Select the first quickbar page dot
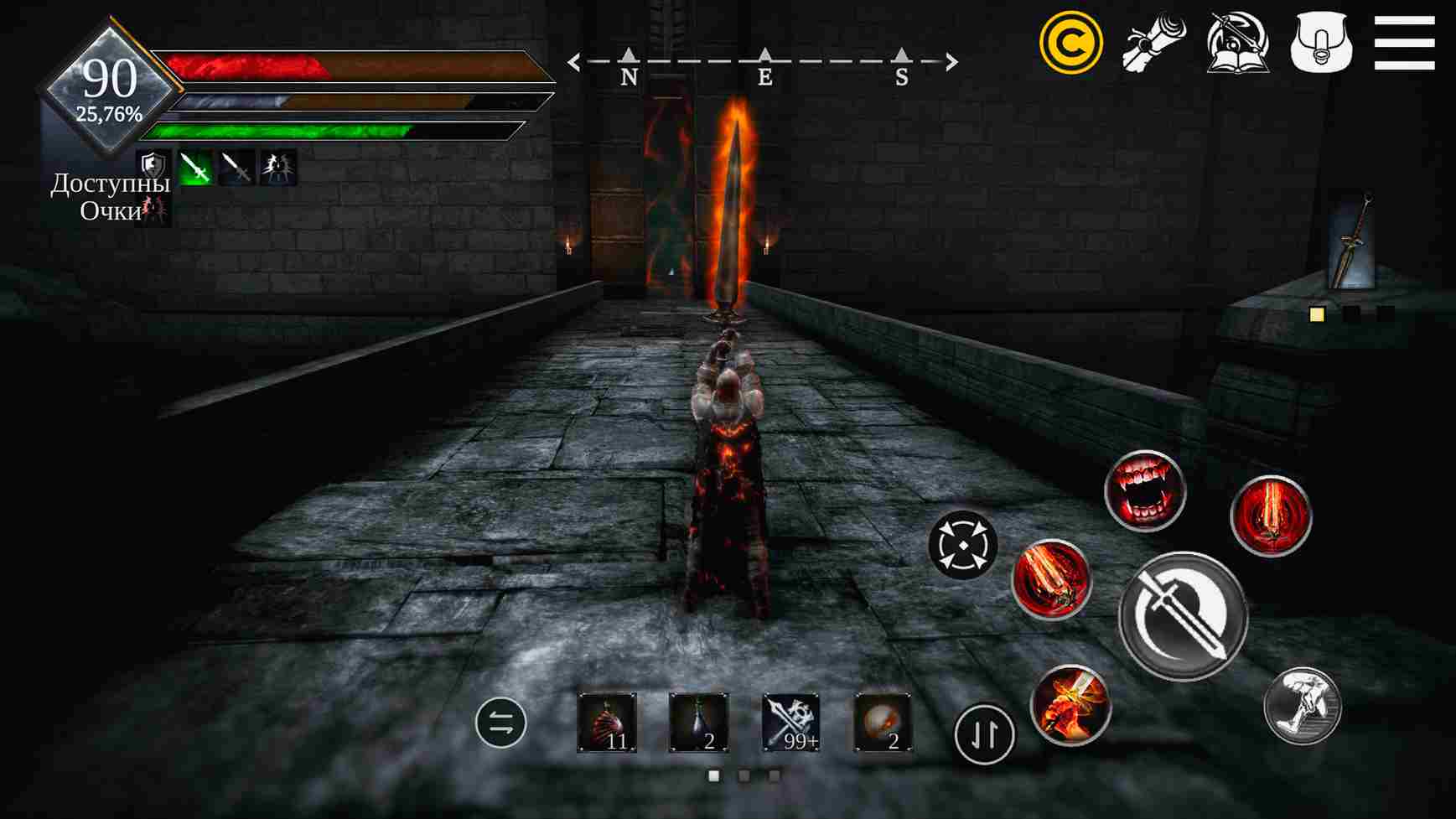This screenshot has width=1456, height=819. (712, 775)
